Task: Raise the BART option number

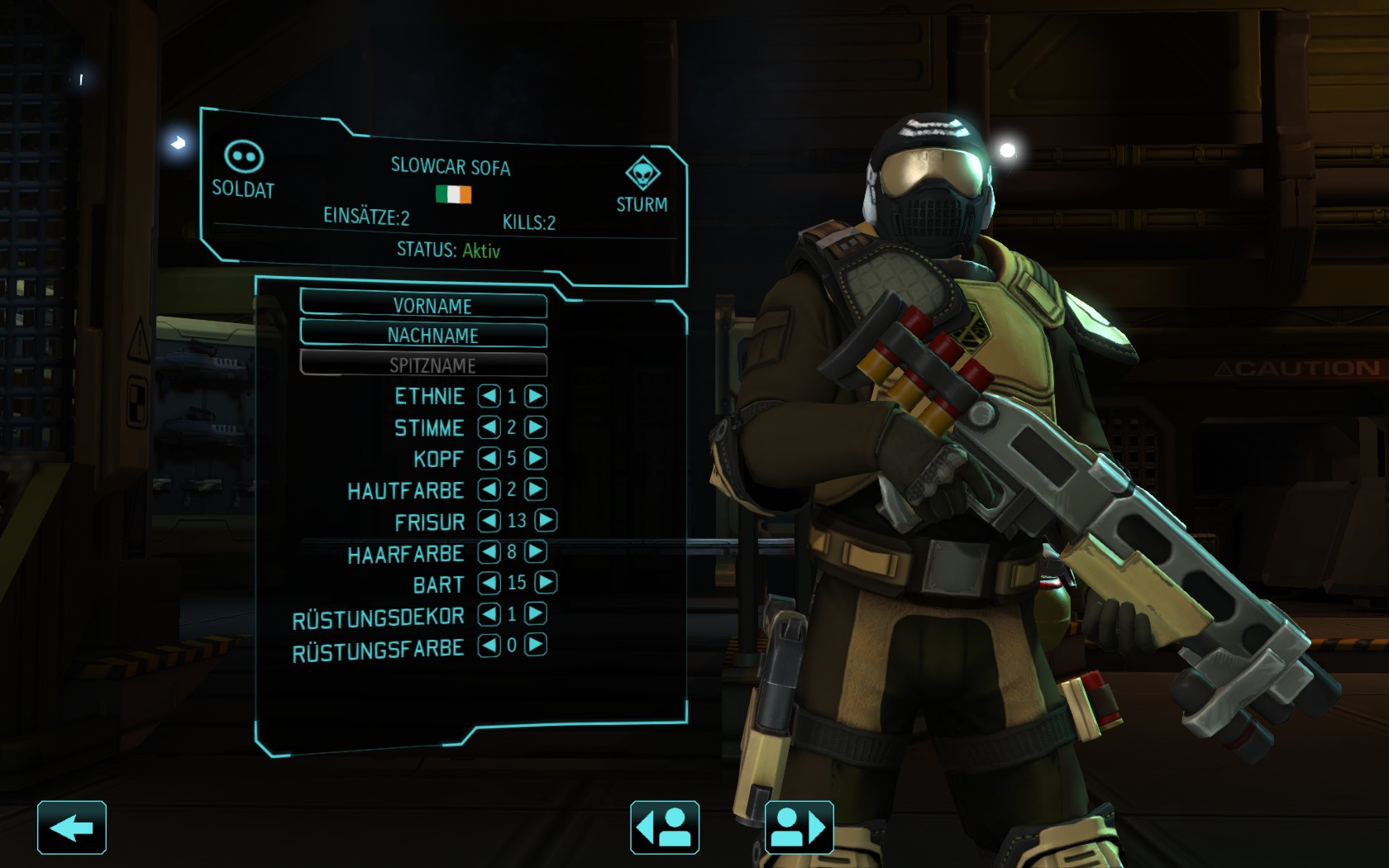Action: pyautogui.click(x=546, y=583)
